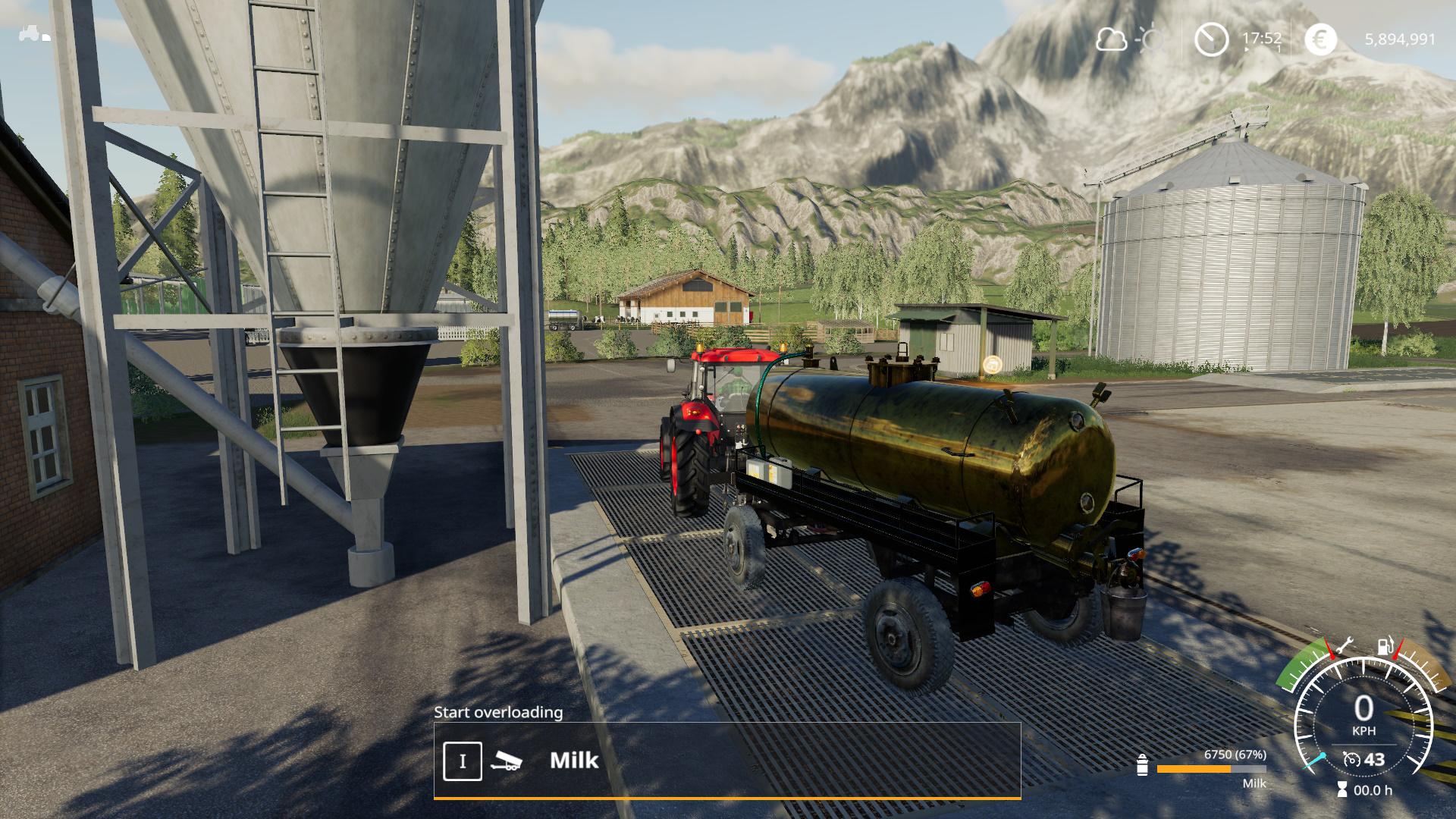The height and width of the screenshot is (819, 1456).
Task: Click the cloudy weather forecast icon
Action: pos(1112,39)
